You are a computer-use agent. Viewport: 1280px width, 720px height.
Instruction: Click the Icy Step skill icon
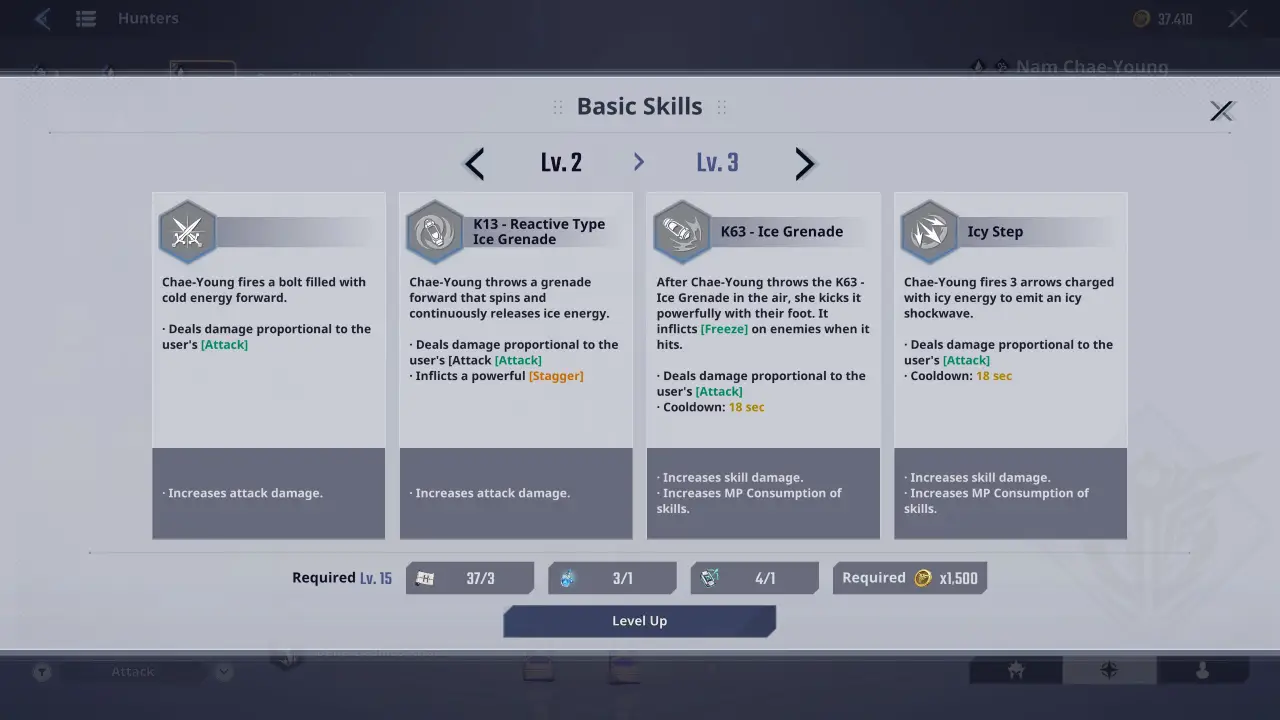pos(929,231)
